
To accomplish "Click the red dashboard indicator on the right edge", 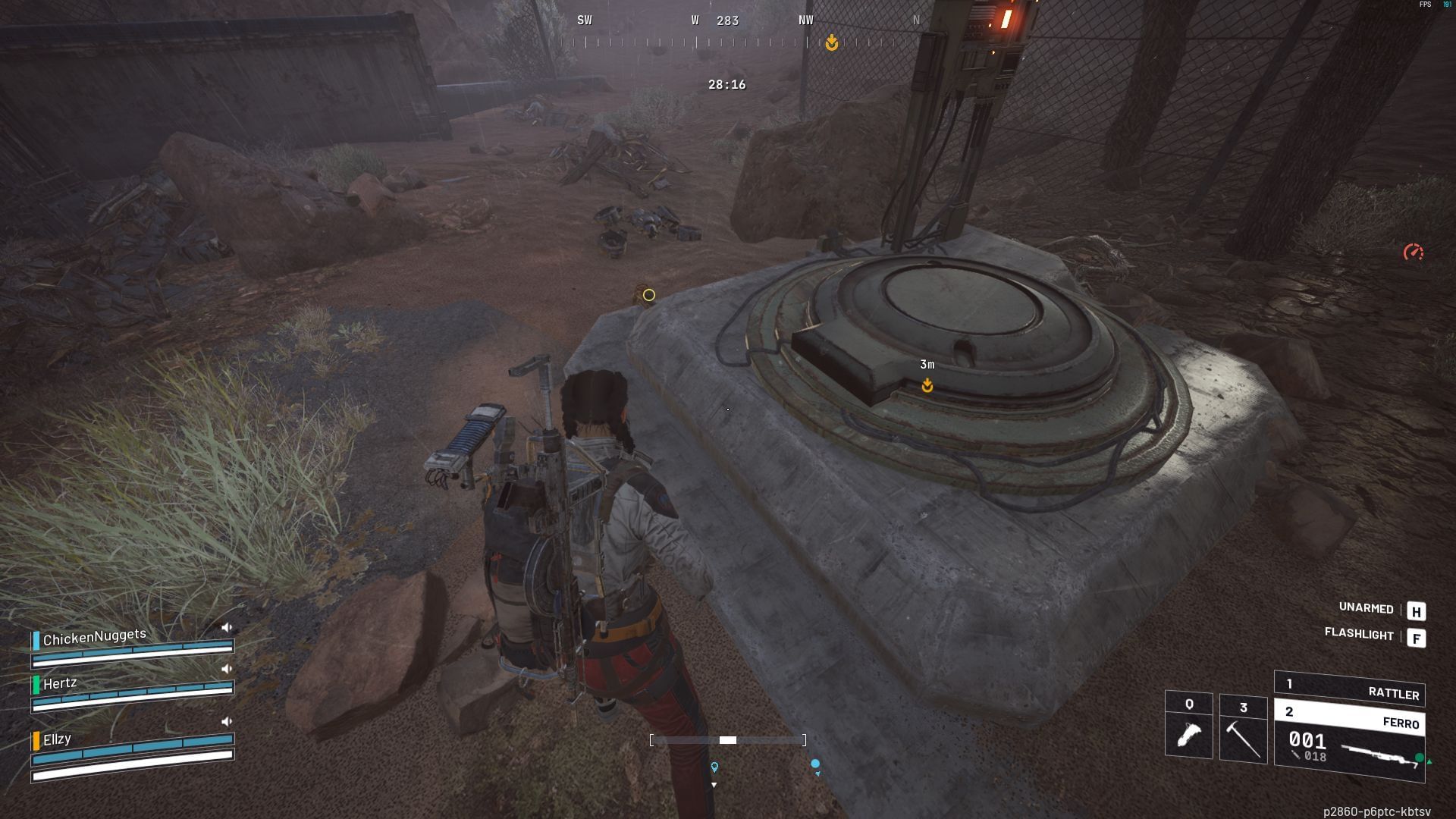I will [x=1412, y=250].
